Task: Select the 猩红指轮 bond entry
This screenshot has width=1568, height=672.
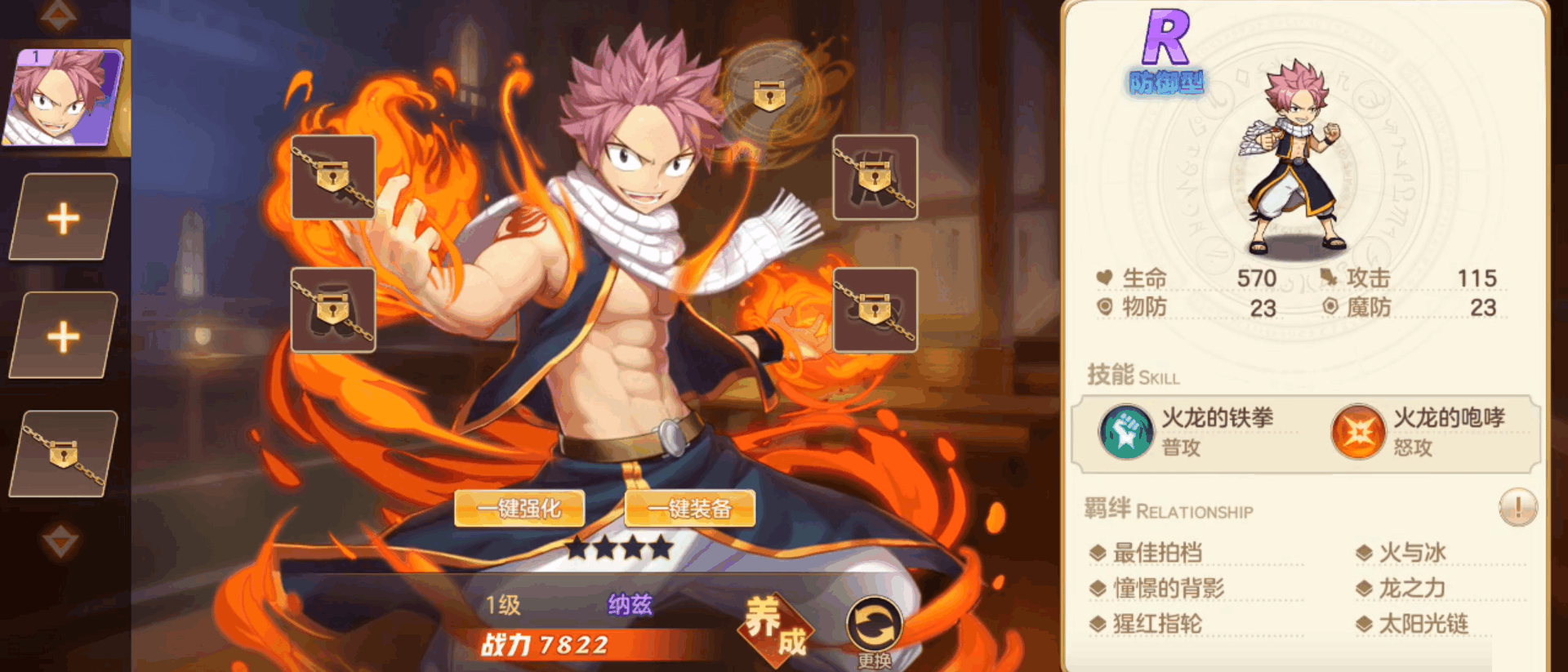Action: pos(1157,625)
